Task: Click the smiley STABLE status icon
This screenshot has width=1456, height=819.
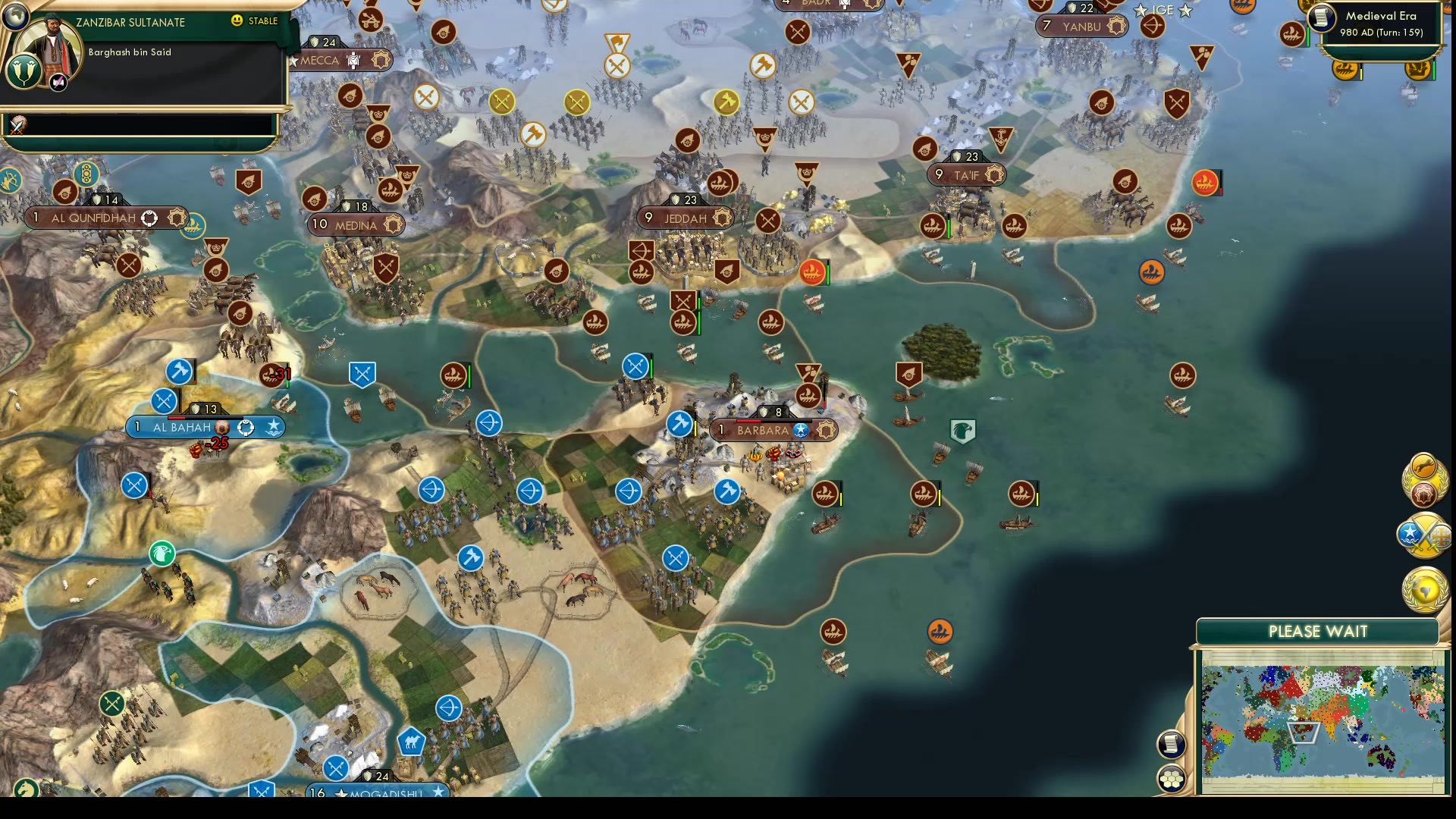Action: (x=237, y=21)
